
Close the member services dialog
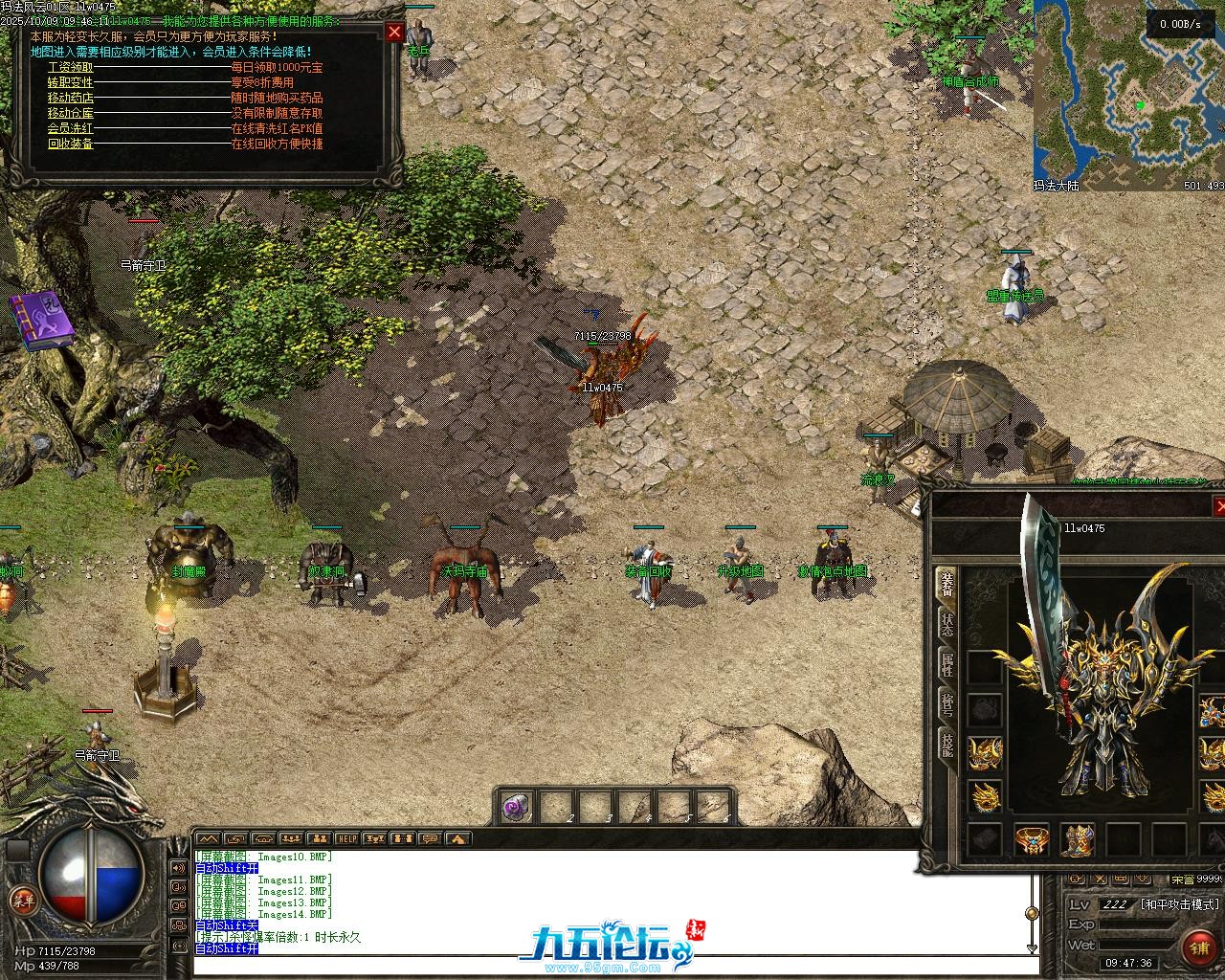point(394,33)
